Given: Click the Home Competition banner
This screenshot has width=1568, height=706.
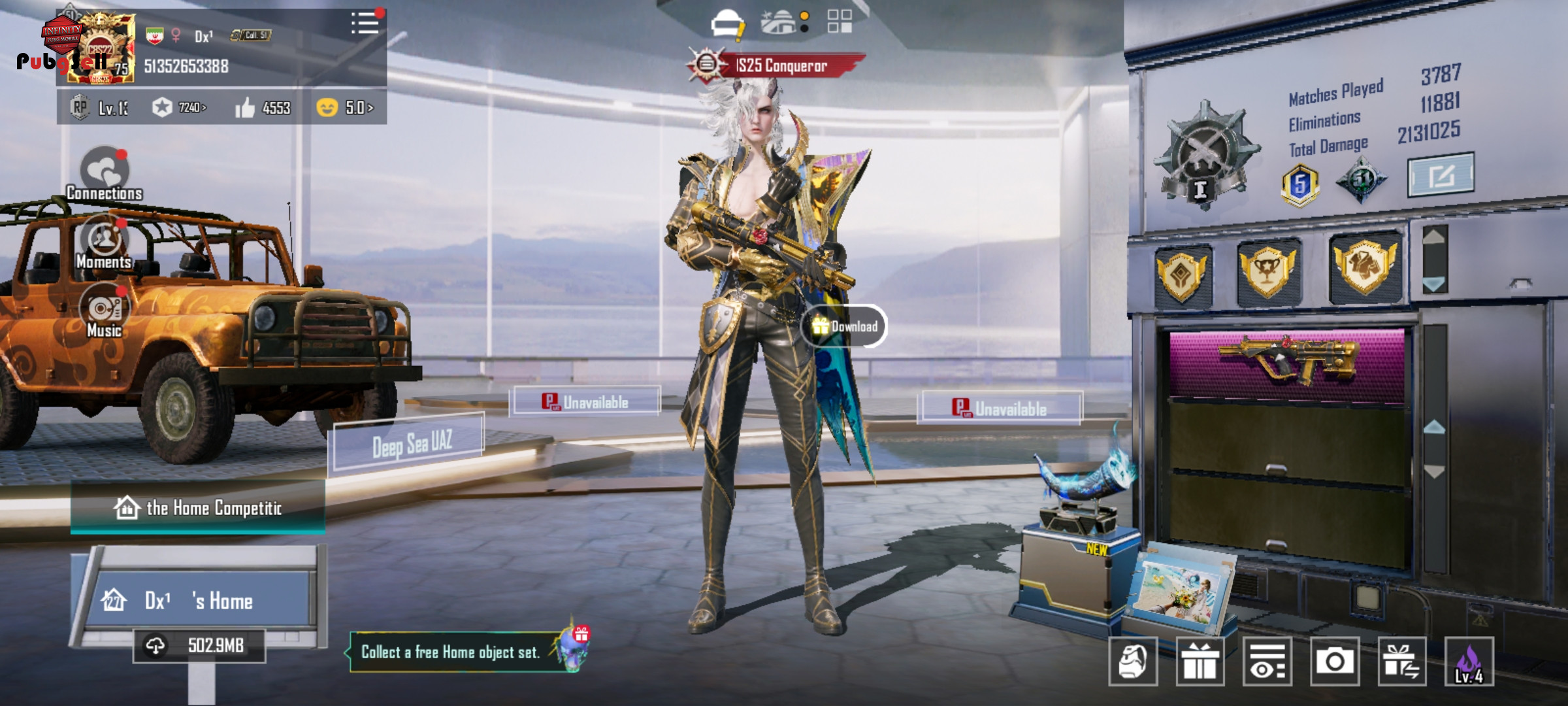Looking at the screenshot, I should coord(198,508).
